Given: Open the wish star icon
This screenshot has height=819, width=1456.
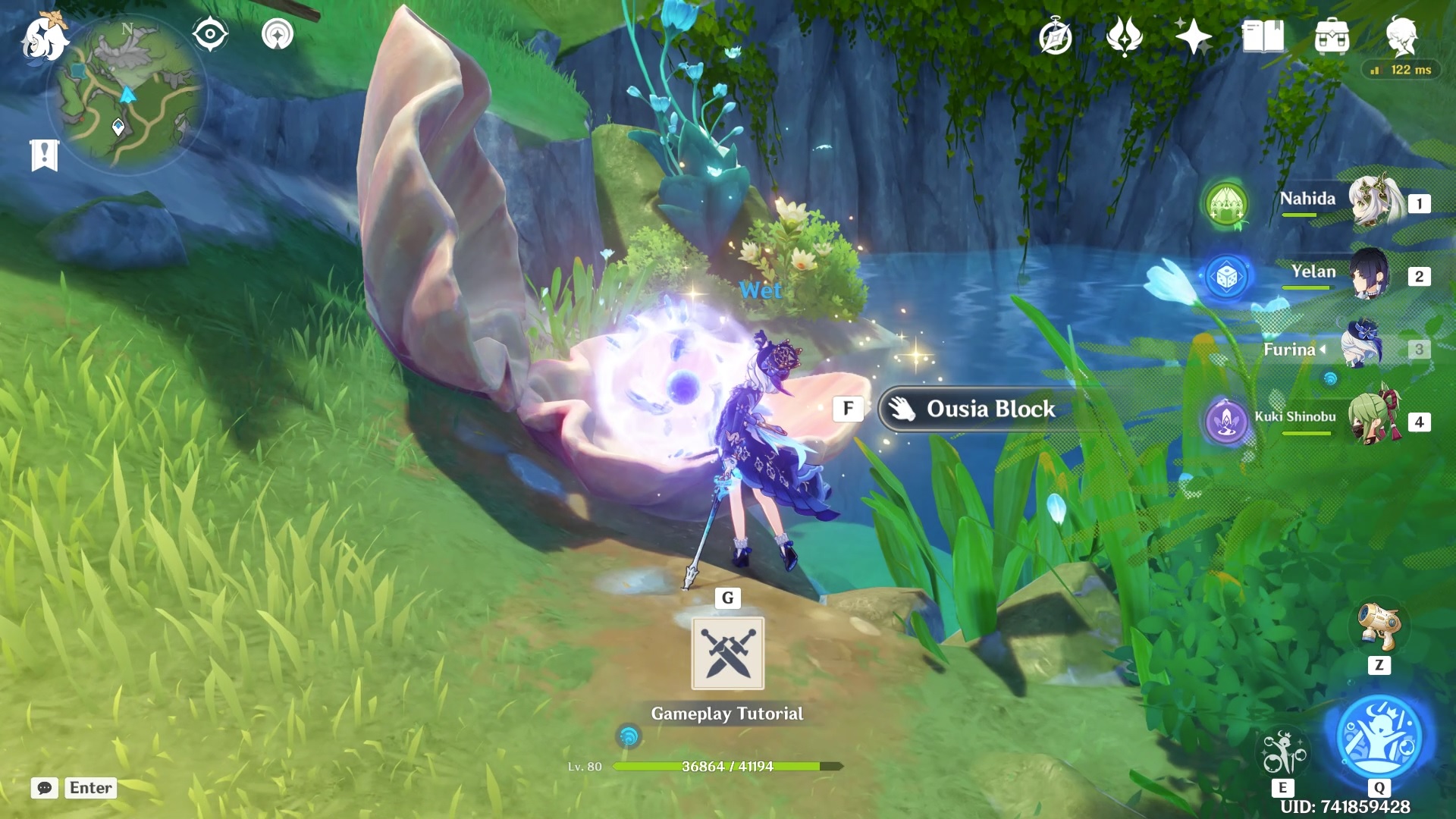Looking at the screenshot, I should click(1193, 36).
